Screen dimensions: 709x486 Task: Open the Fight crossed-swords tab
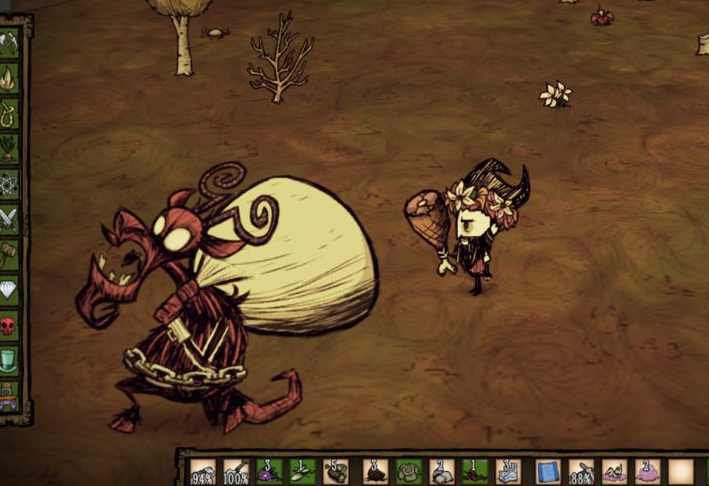(x=10, y=219)
